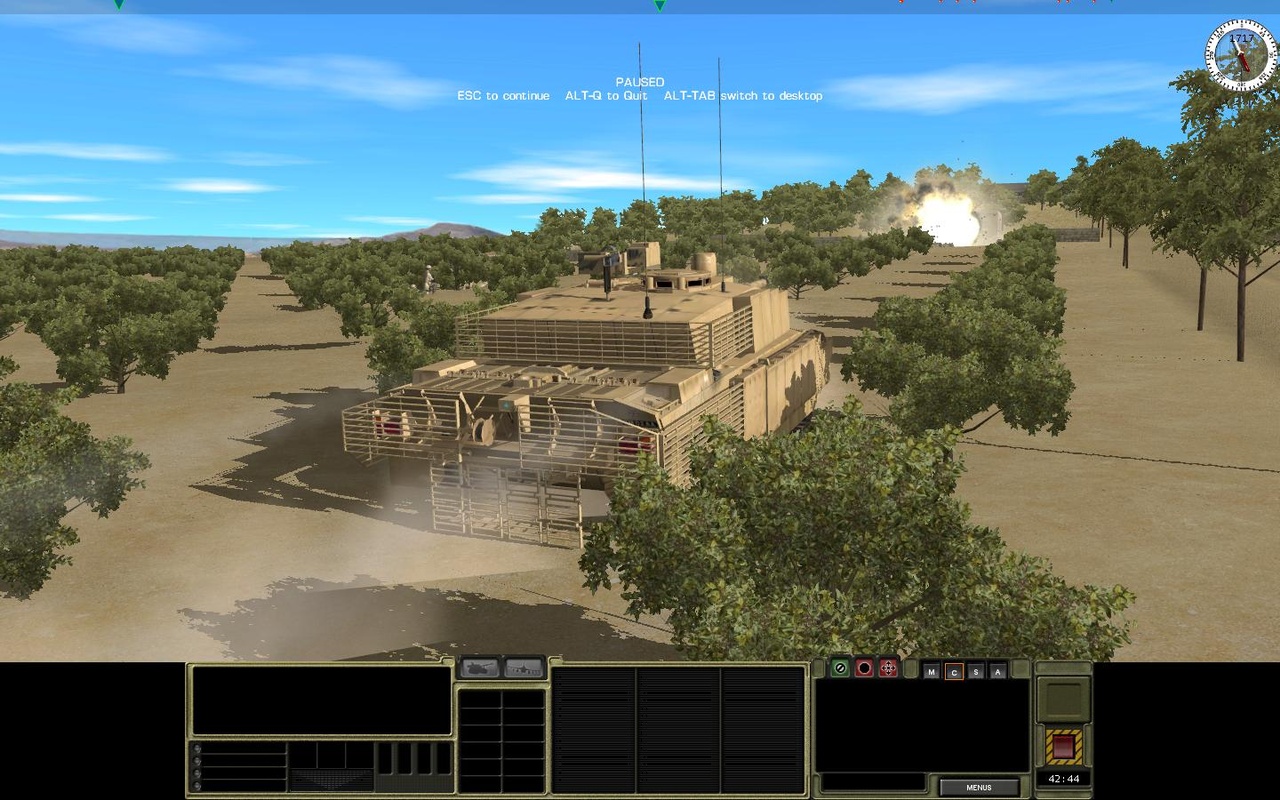Viewport: 1280px width, 800px height.
Task: Click the mission timer showing 42:44
Action: point(1062,778)
